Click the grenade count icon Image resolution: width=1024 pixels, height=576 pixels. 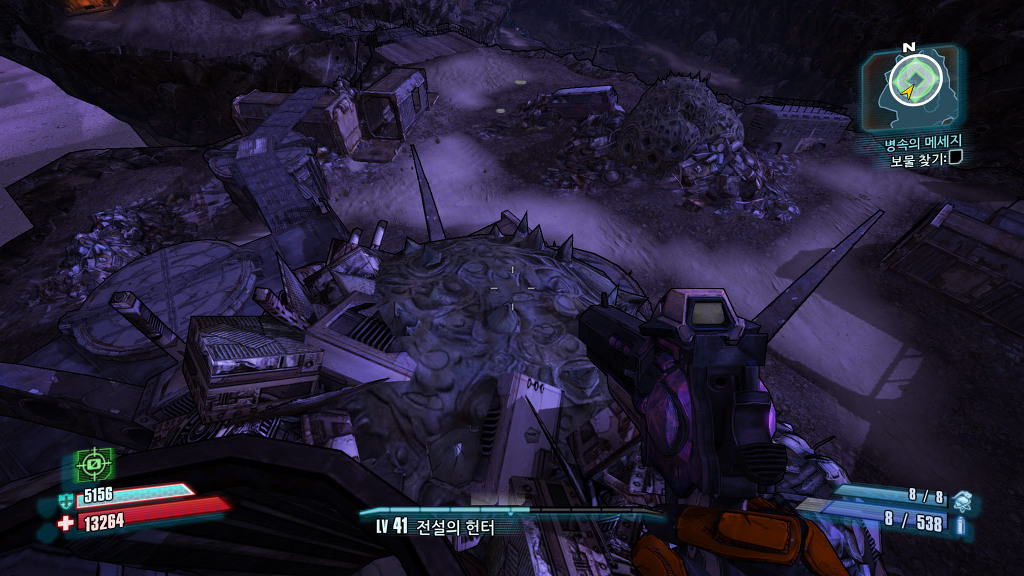(x=961, y=497)
